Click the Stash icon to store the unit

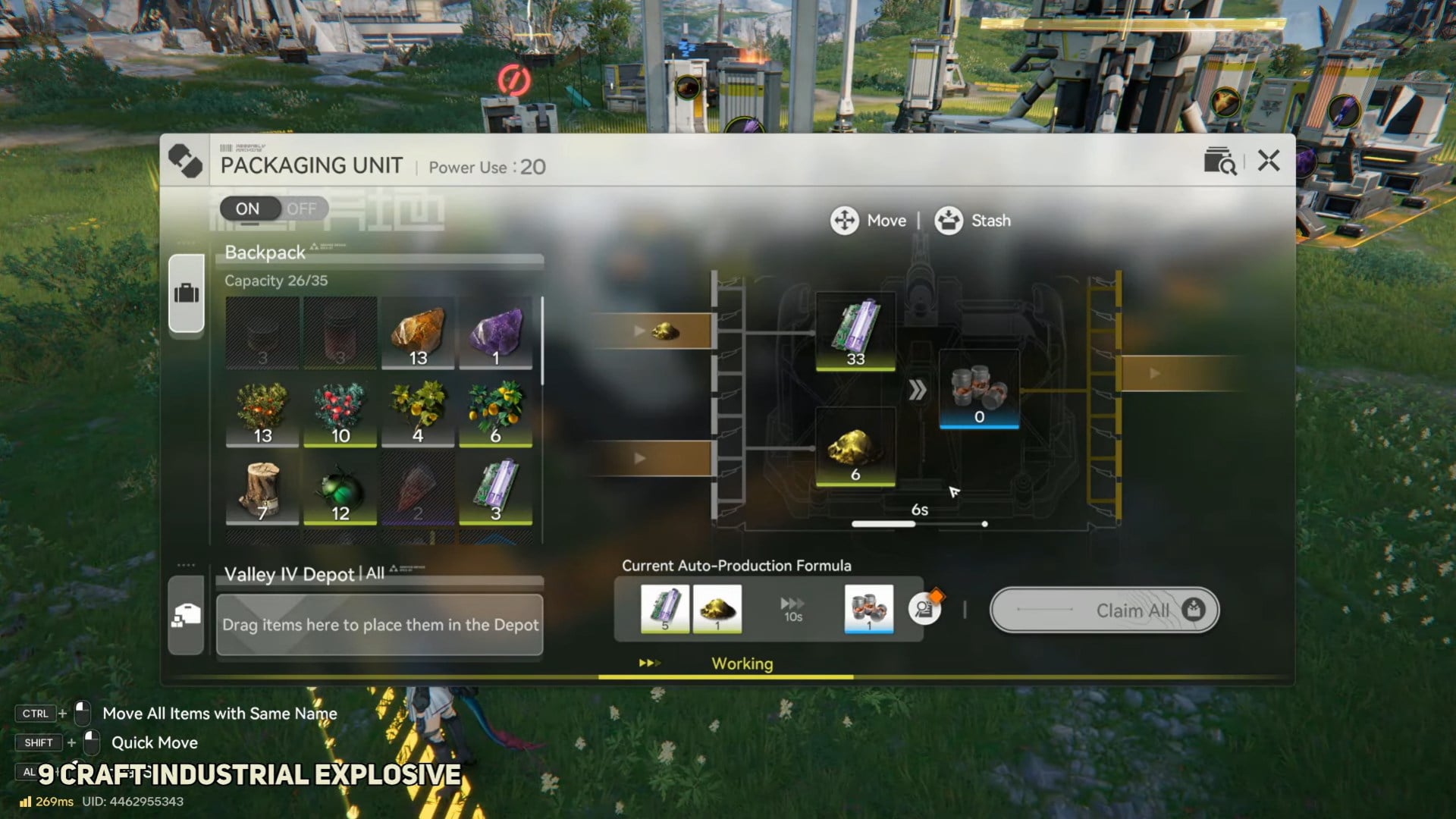[949, 221]
